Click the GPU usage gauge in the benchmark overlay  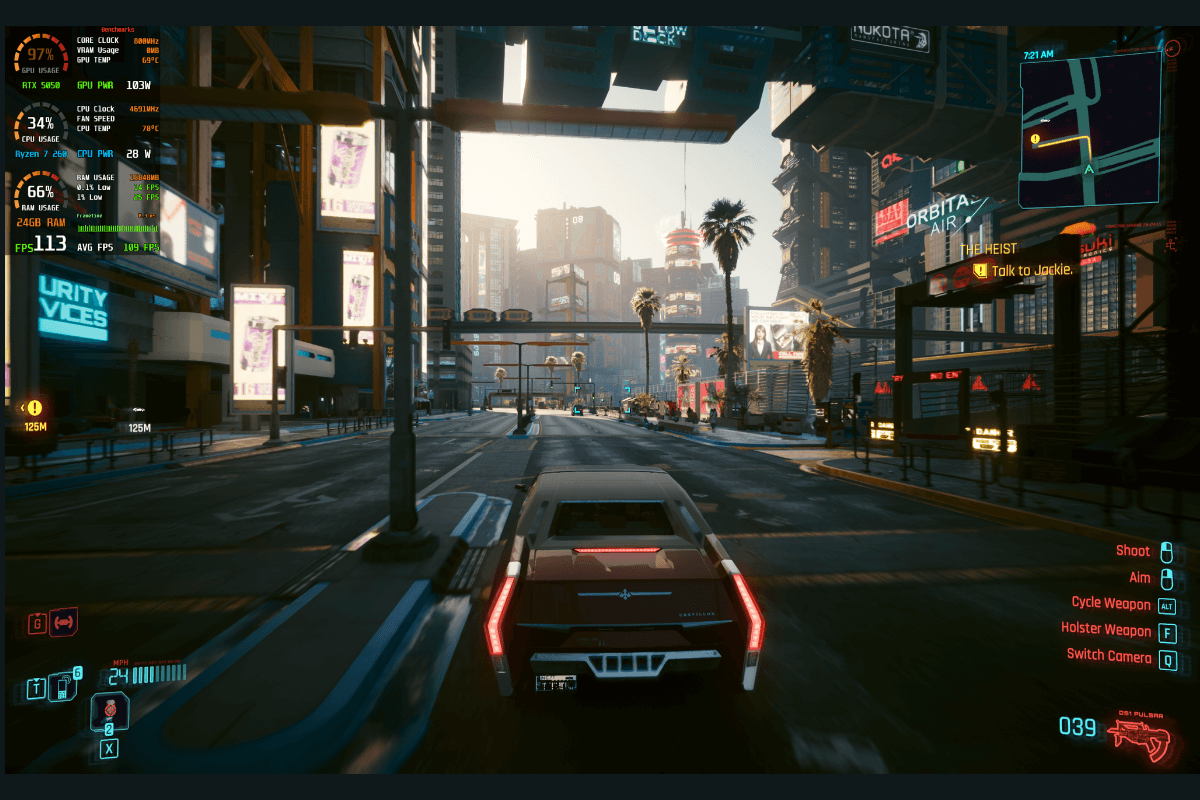[x=41, y=57]
